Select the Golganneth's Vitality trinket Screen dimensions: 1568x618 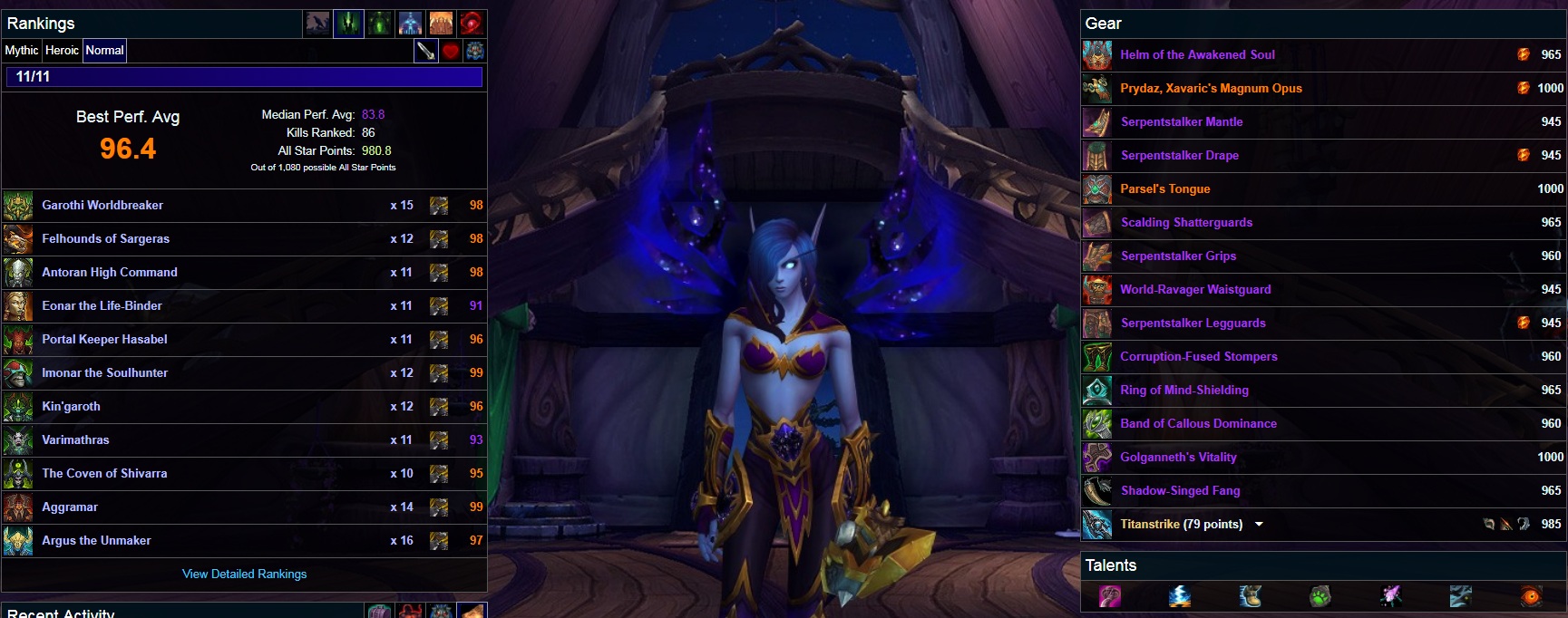(x=1178, y=458)
